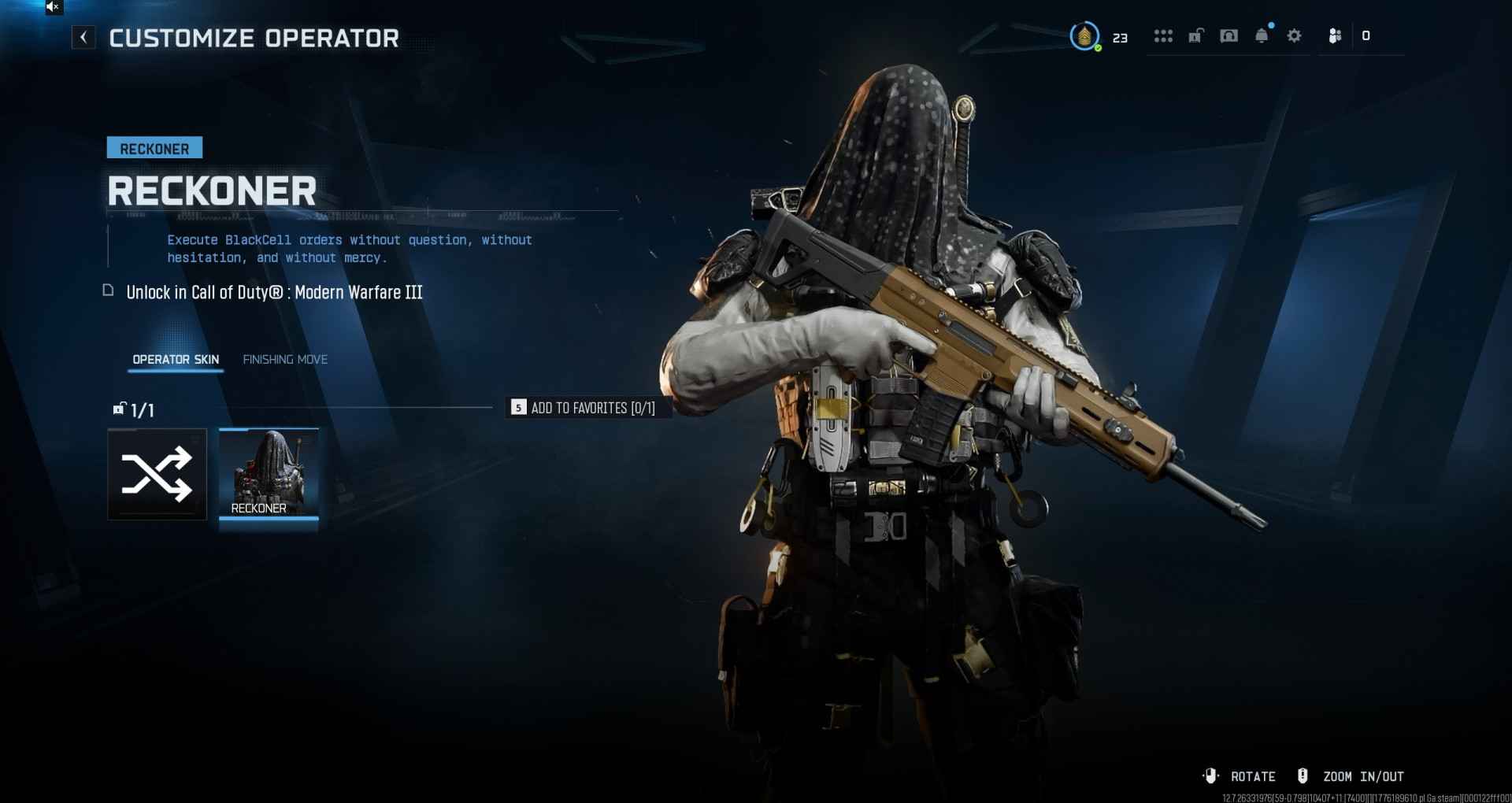Open the social friends party icon
Viewport: 1512px width, 803px height.
coord(1335,36)
